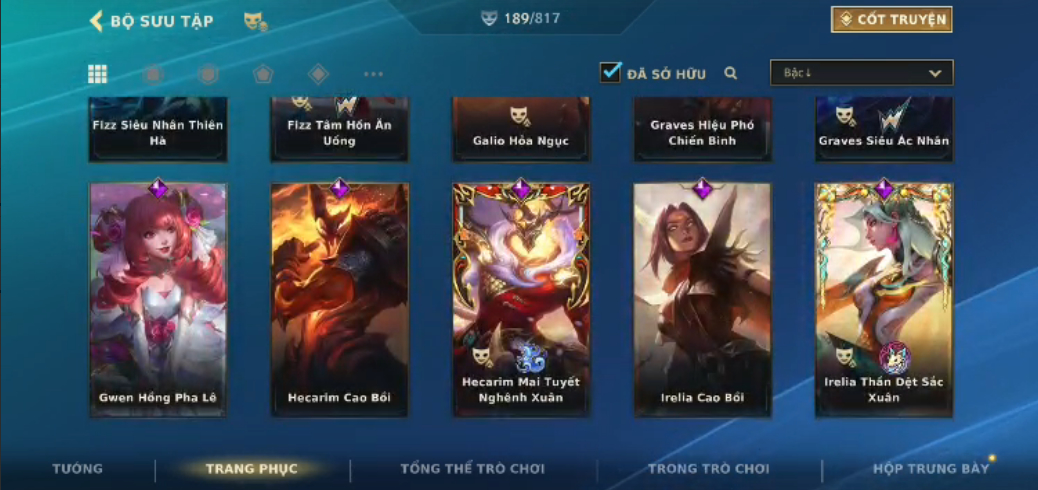Switch to the Tướng tab
The height and width of the screenshot is (490, 1038).
(x=77, y=468)
